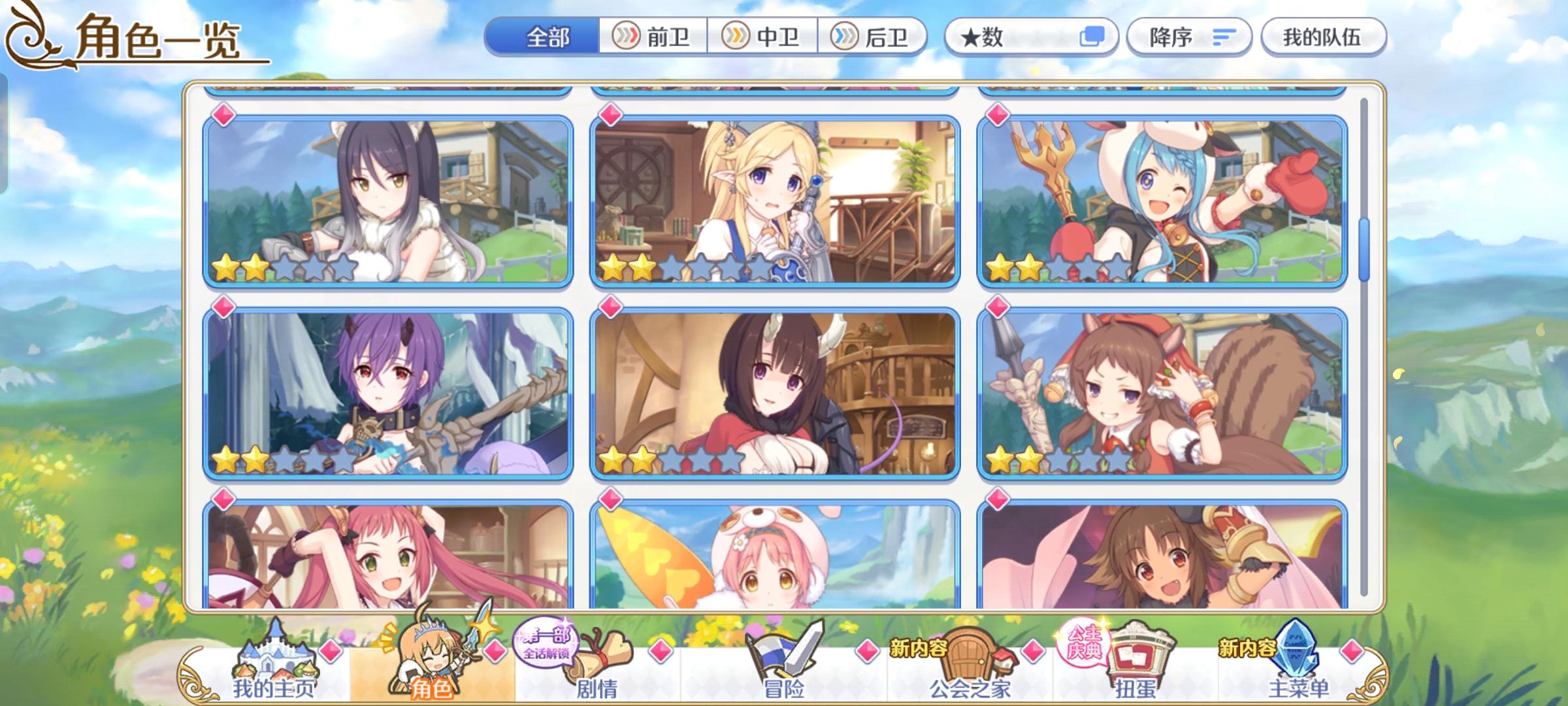Select the 全部 tab
The height and width of the screenshot is (706, 1568).
[x=549, y=37]
